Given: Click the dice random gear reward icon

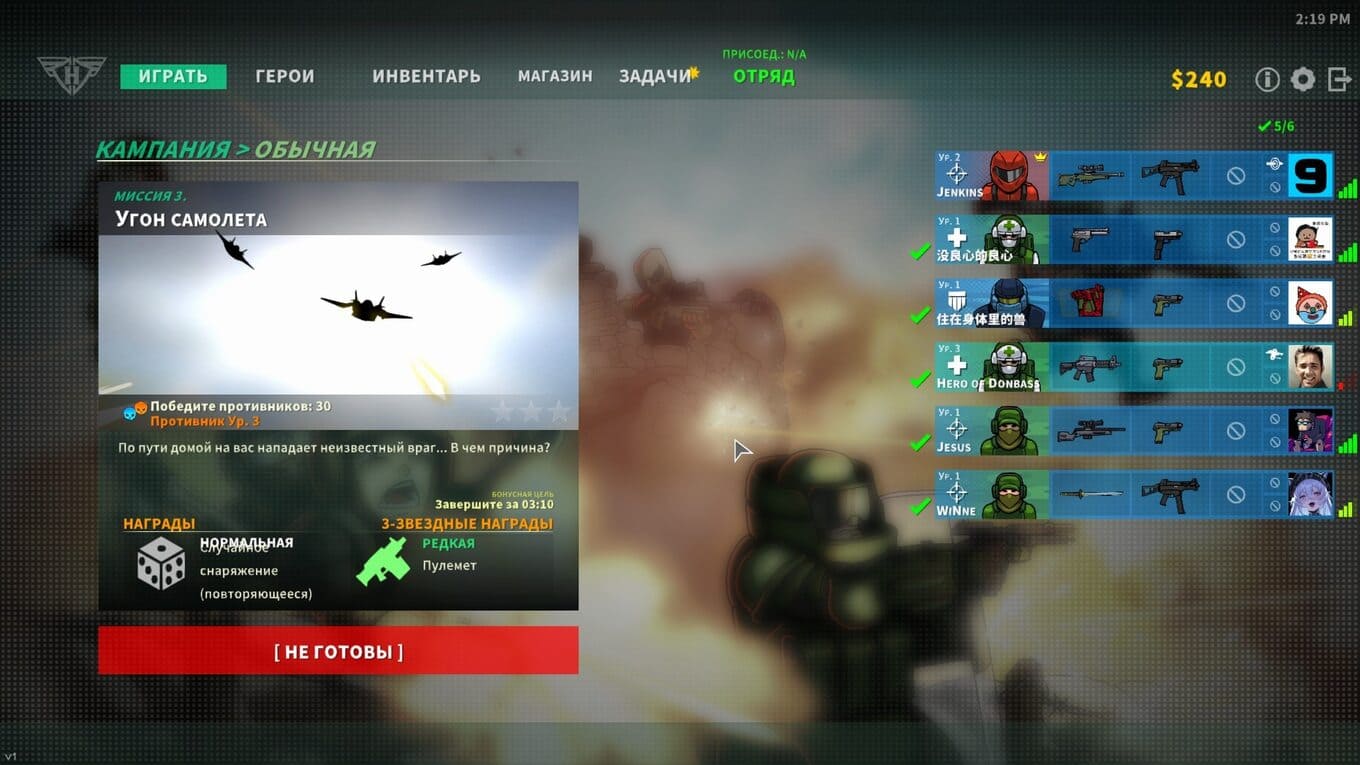Looking at the screenshot, I should coord(161,563).
